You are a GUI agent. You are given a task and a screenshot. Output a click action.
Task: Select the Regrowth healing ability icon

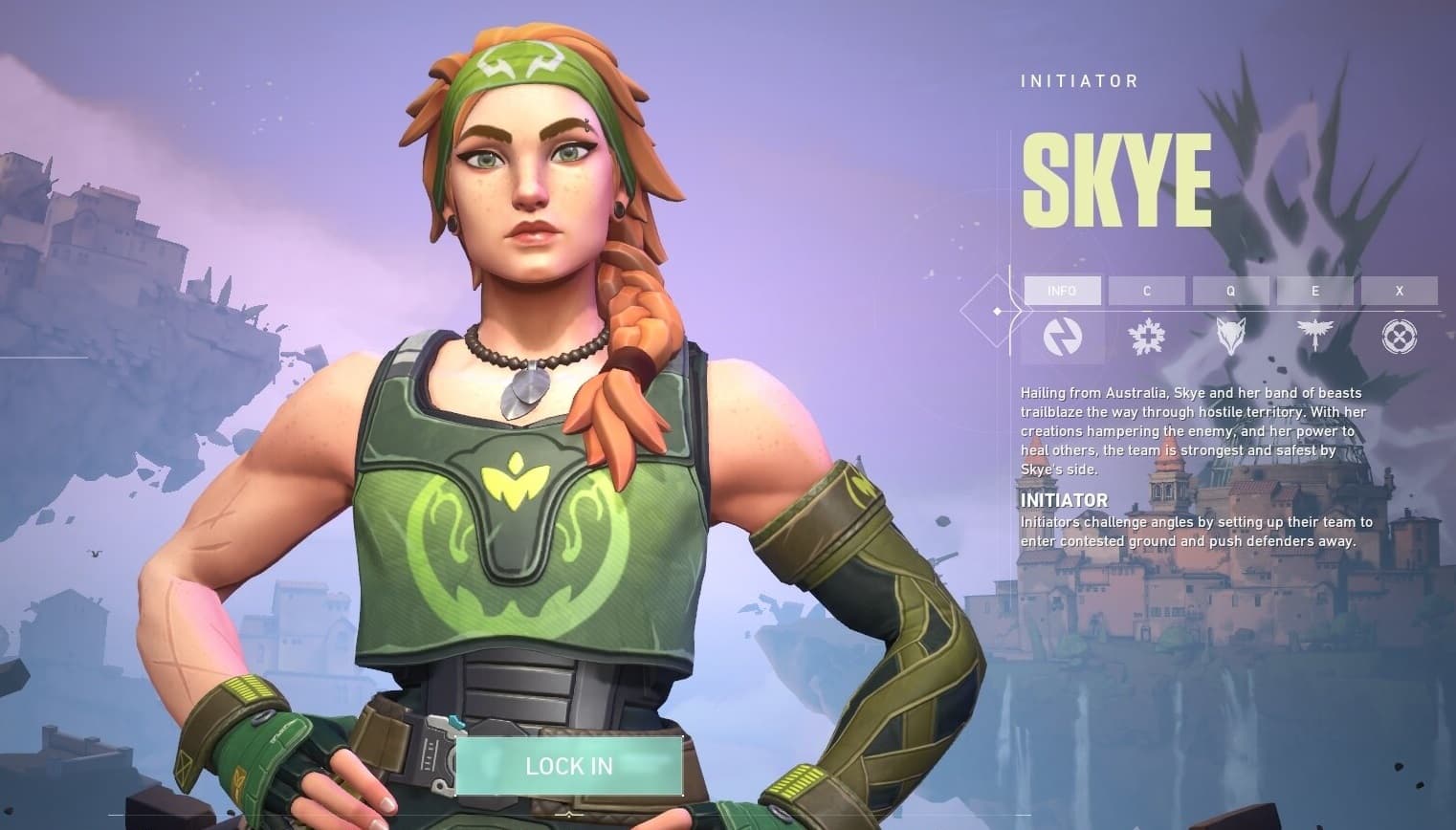pos(1146,337)
